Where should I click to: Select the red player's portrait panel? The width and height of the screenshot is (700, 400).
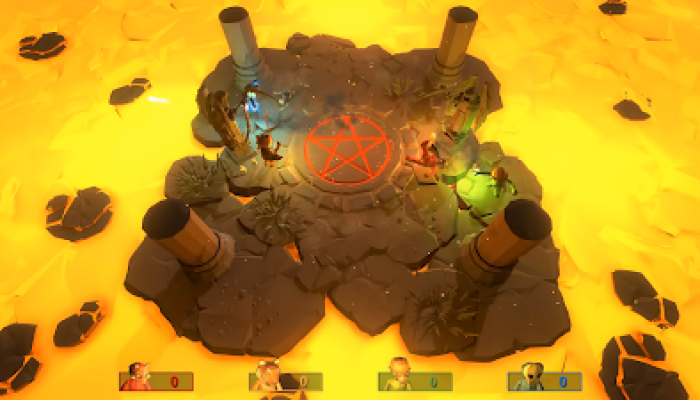point(156,380)
